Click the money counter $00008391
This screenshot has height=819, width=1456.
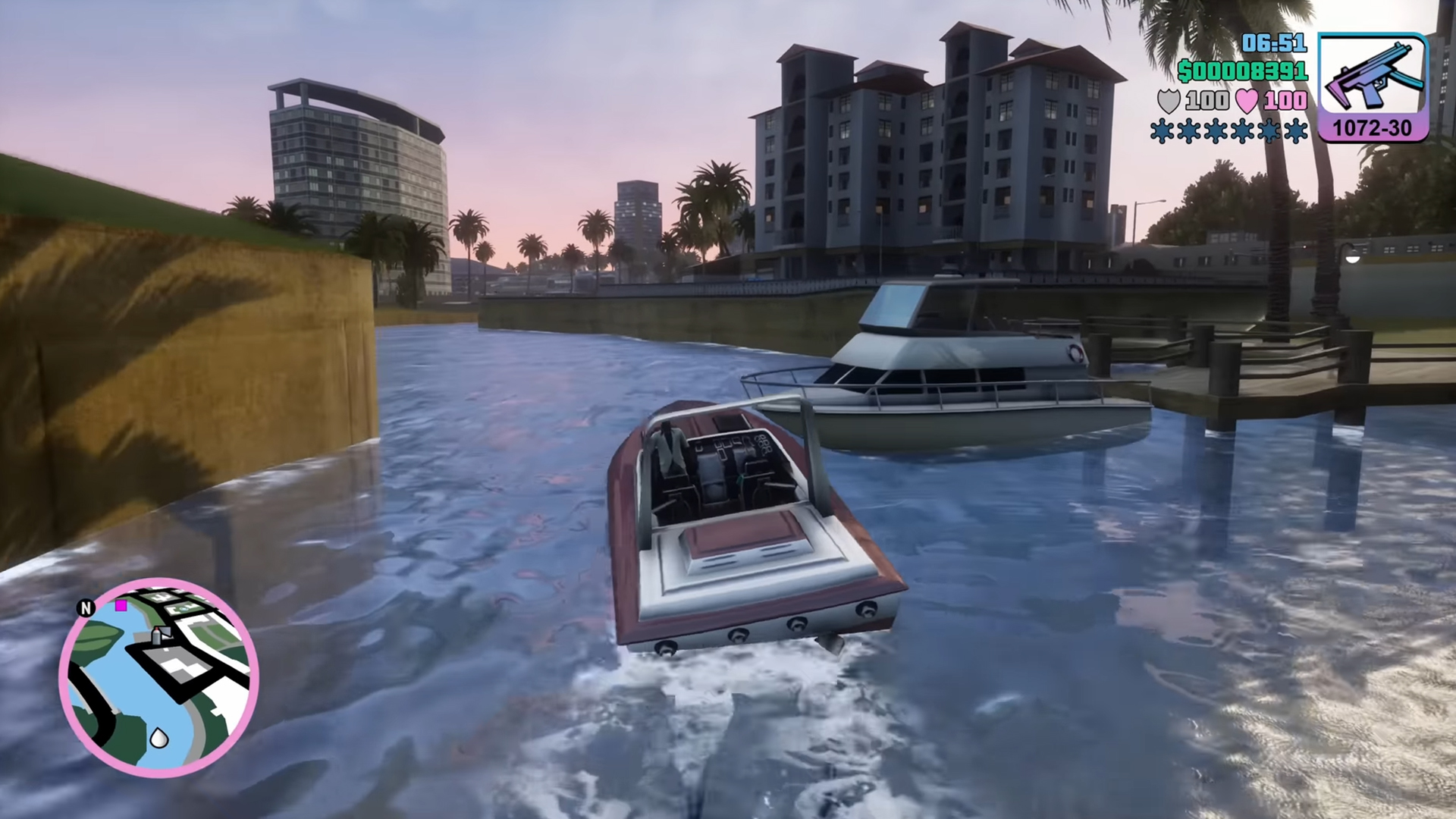pos(1242,72)
